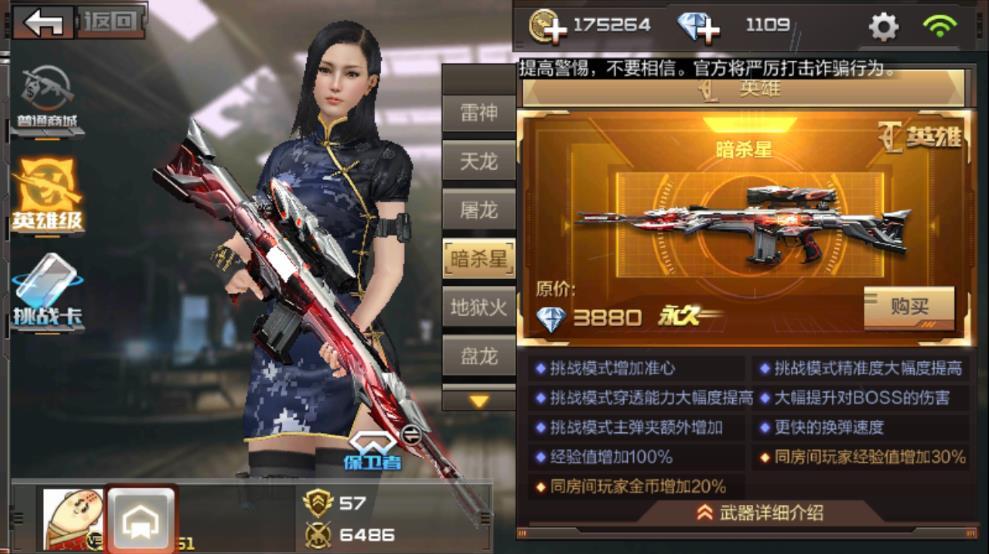The height and width of the screenshot is (554, 989).
Task: Switch to the 英雄级 hero weapons category
Action: 47,195
